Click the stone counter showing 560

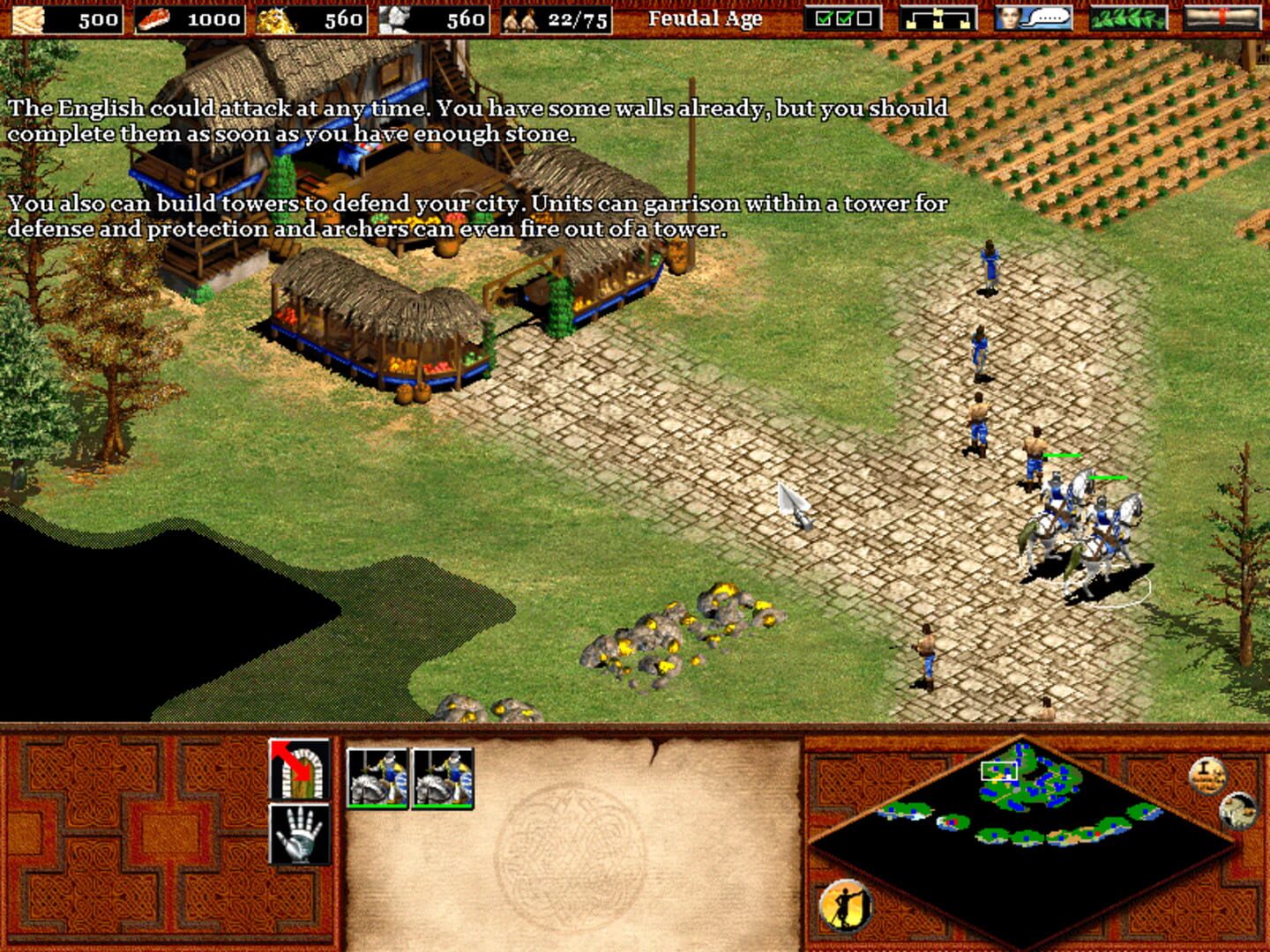(x=467, y=19)
